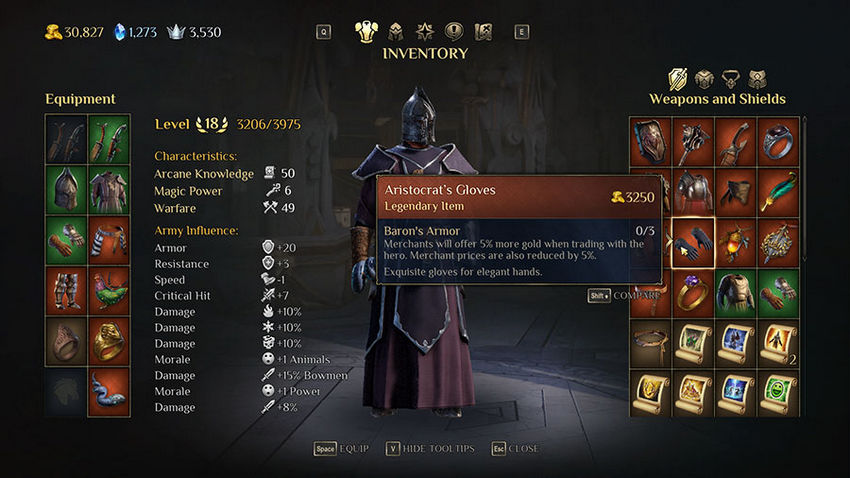Image resolution: width=850 pixels, height=478 pixels.
Task: Choose the gold ring with purple gem
Action: (x=691, y=291)
